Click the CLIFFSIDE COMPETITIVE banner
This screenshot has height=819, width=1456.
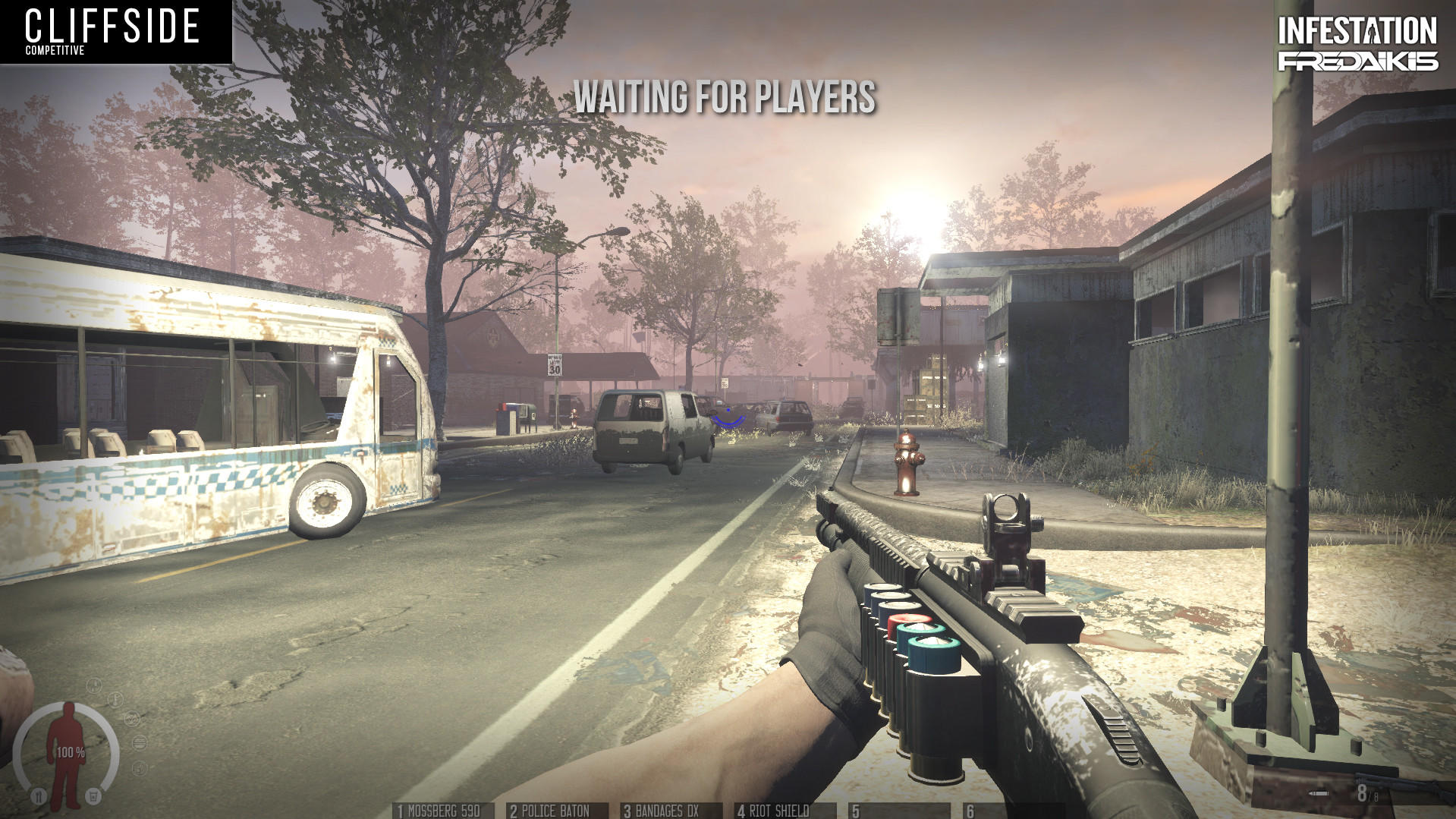point(114,32)
